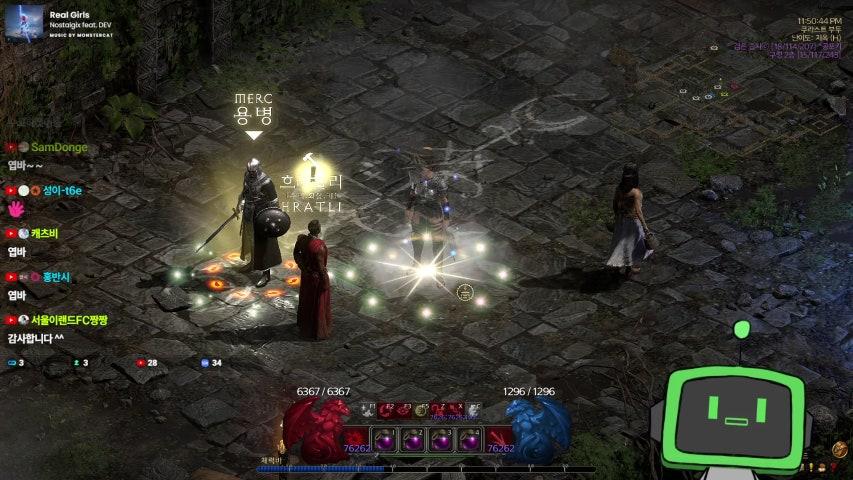Viewport: 853px width, 480px height.
Task: Activate the yellow round skill bound to F5
Action: click(x=422, y=410)
